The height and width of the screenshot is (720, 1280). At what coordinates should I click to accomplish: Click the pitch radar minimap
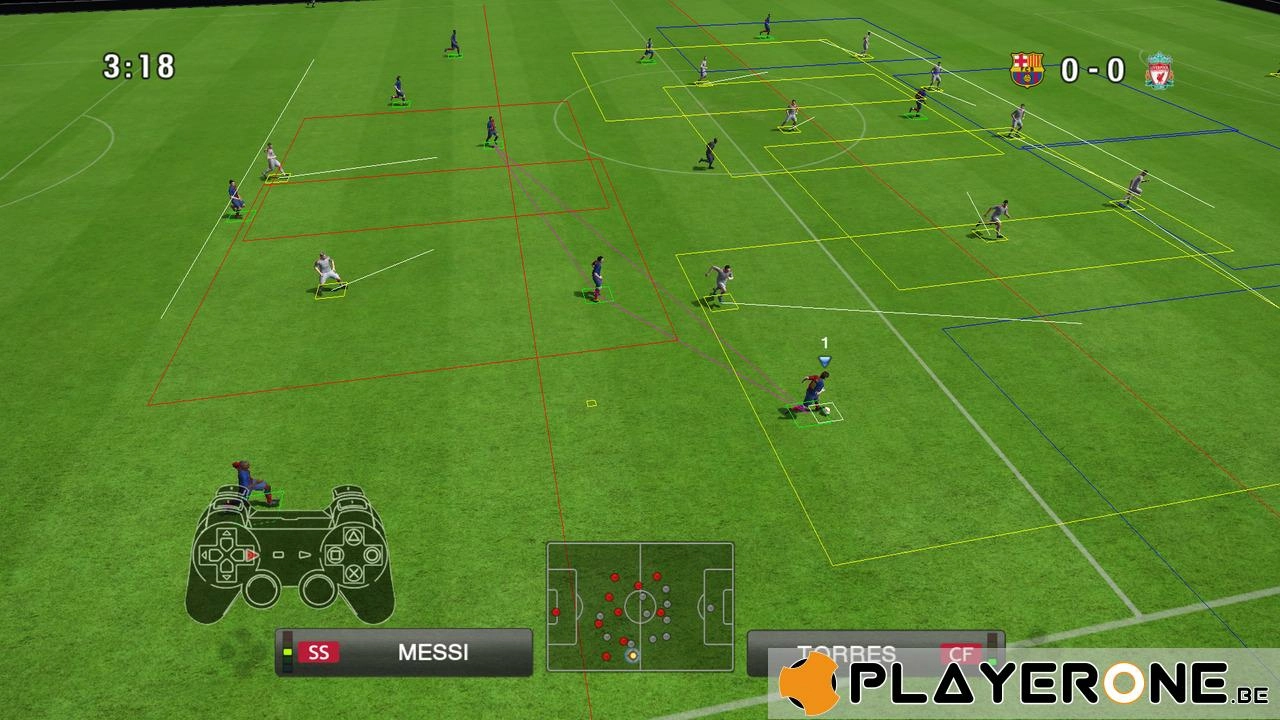[x=640, y=606]
